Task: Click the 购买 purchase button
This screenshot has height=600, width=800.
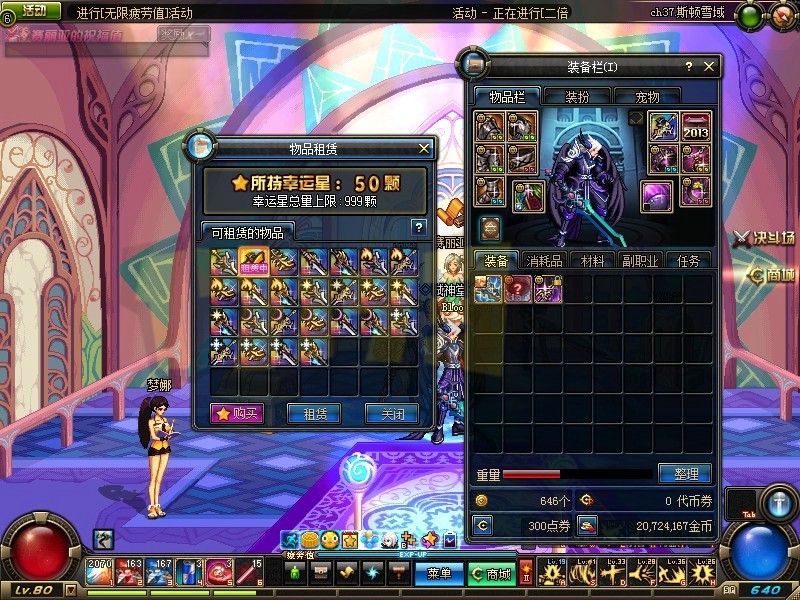Action: 237,413
